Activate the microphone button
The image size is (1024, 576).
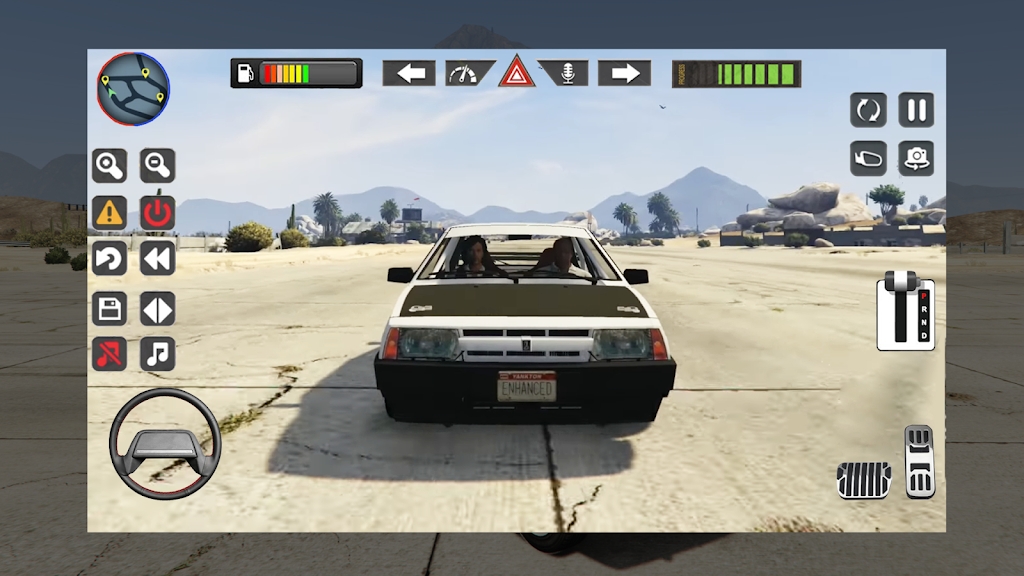pyautogui.click(x=565, y=73)
